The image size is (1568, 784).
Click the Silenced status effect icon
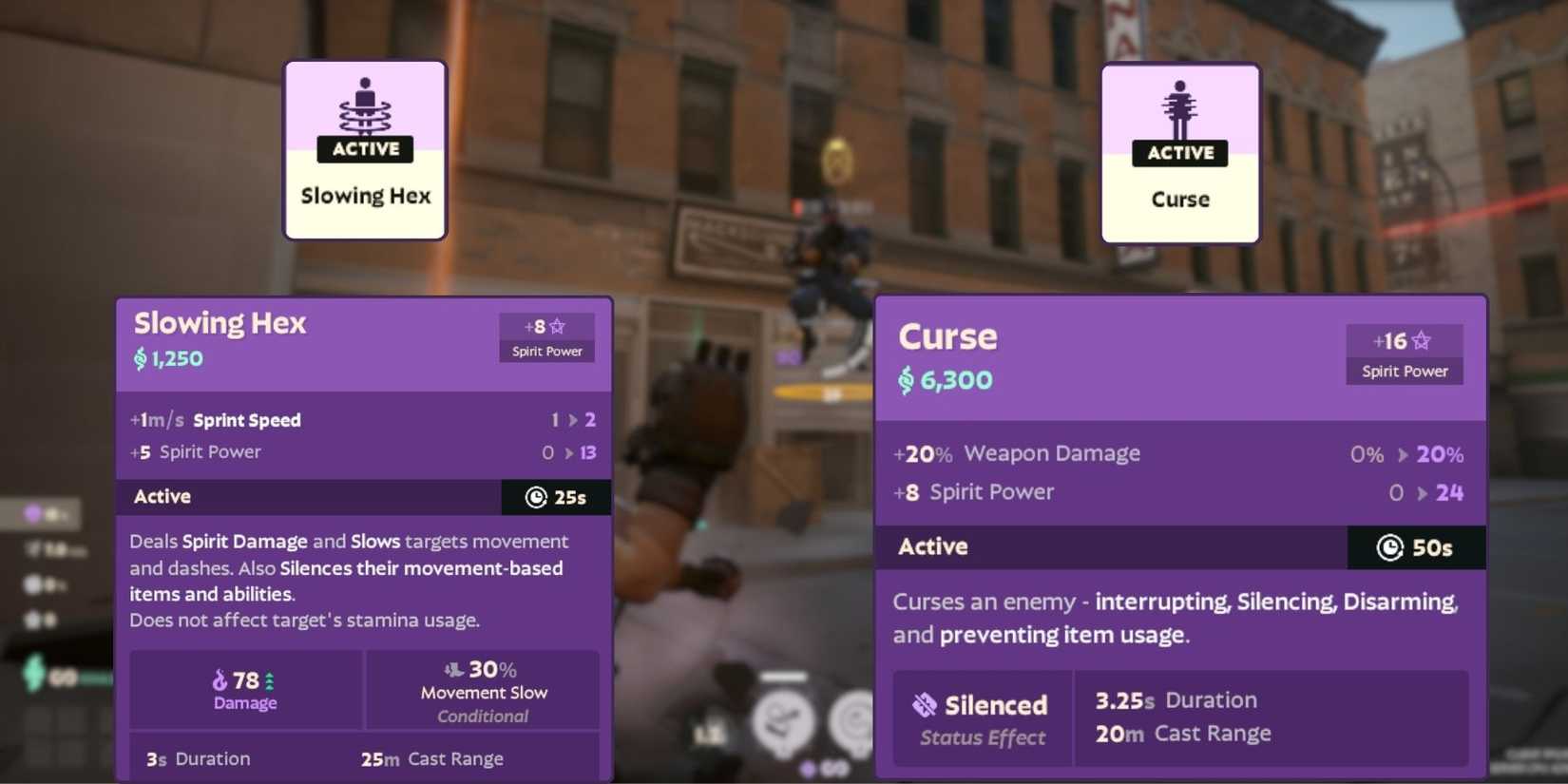click(x=923, y=704)
